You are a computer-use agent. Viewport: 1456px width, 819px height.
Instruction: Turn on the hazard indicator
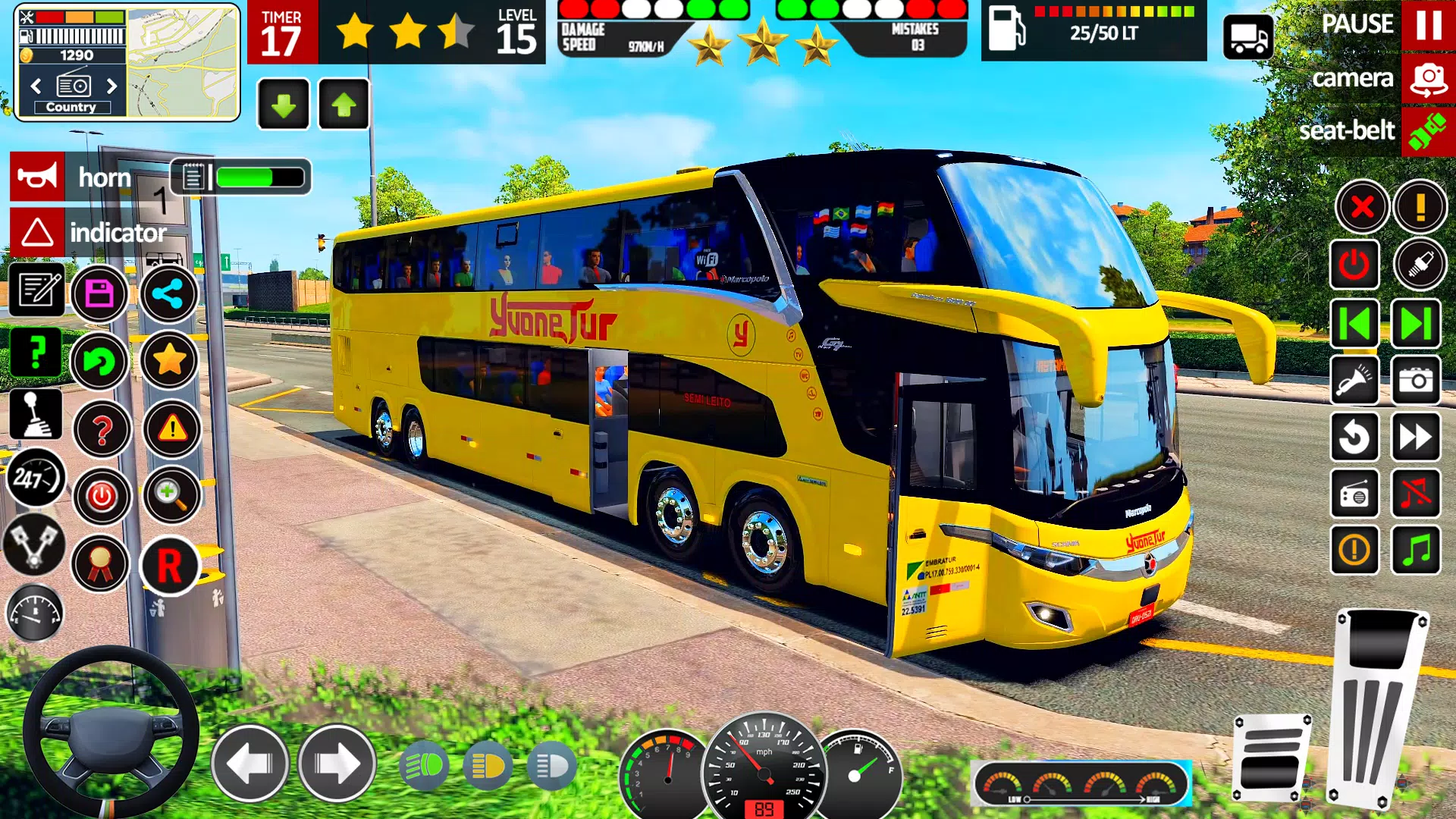pyautogui.click(x=37, y=232)
